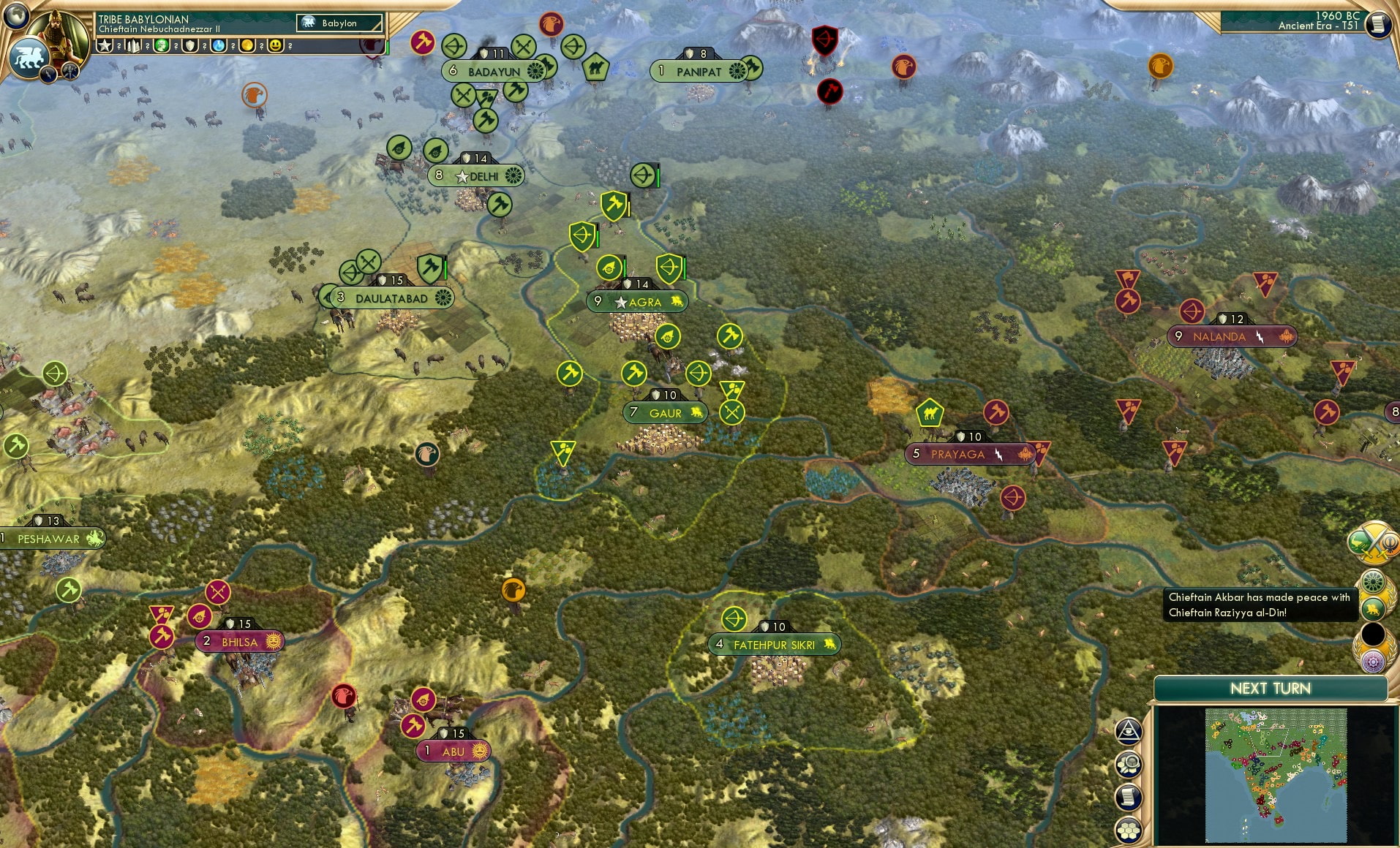This screenshot has width=1400, height=848.
Task: Click the gold coin counter in top bar
Action: click(248, 45)
